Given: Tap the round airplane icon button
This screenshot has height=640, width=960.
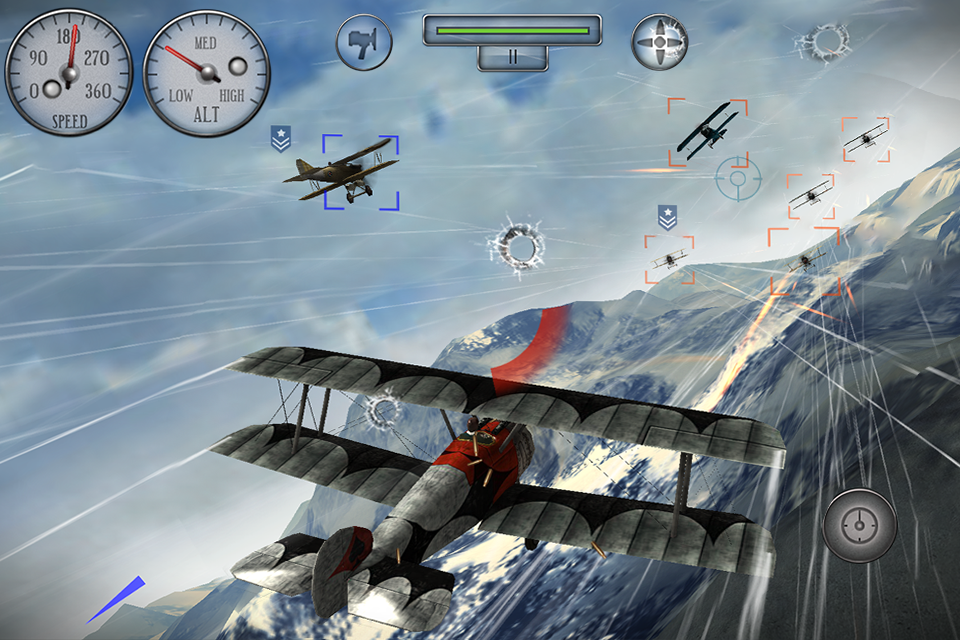Looking at the screenshot, I should (661, 42).
